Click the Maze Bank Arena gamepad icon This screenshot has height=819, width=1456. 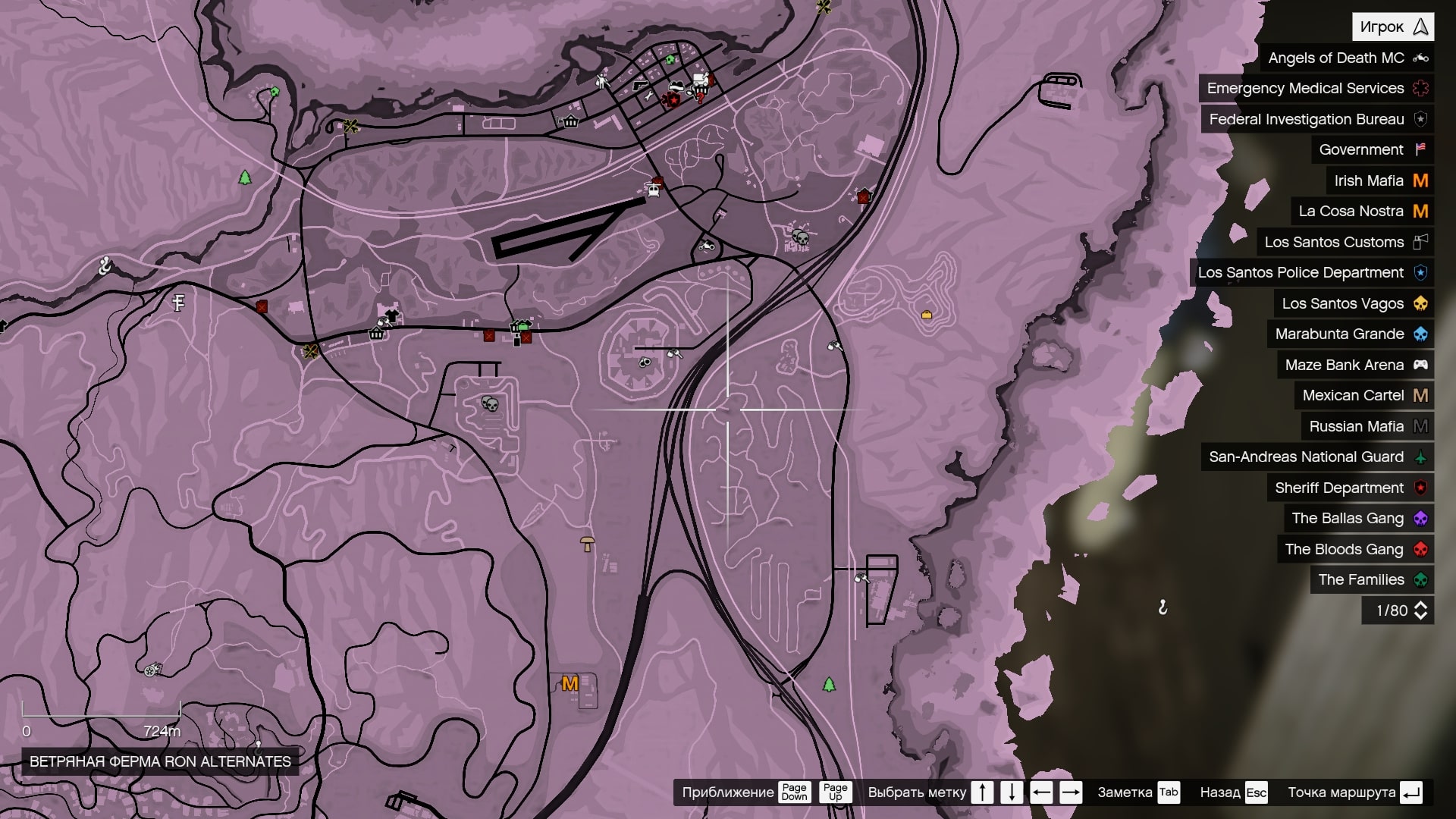pyautogui.click(x=1422, y=365)
